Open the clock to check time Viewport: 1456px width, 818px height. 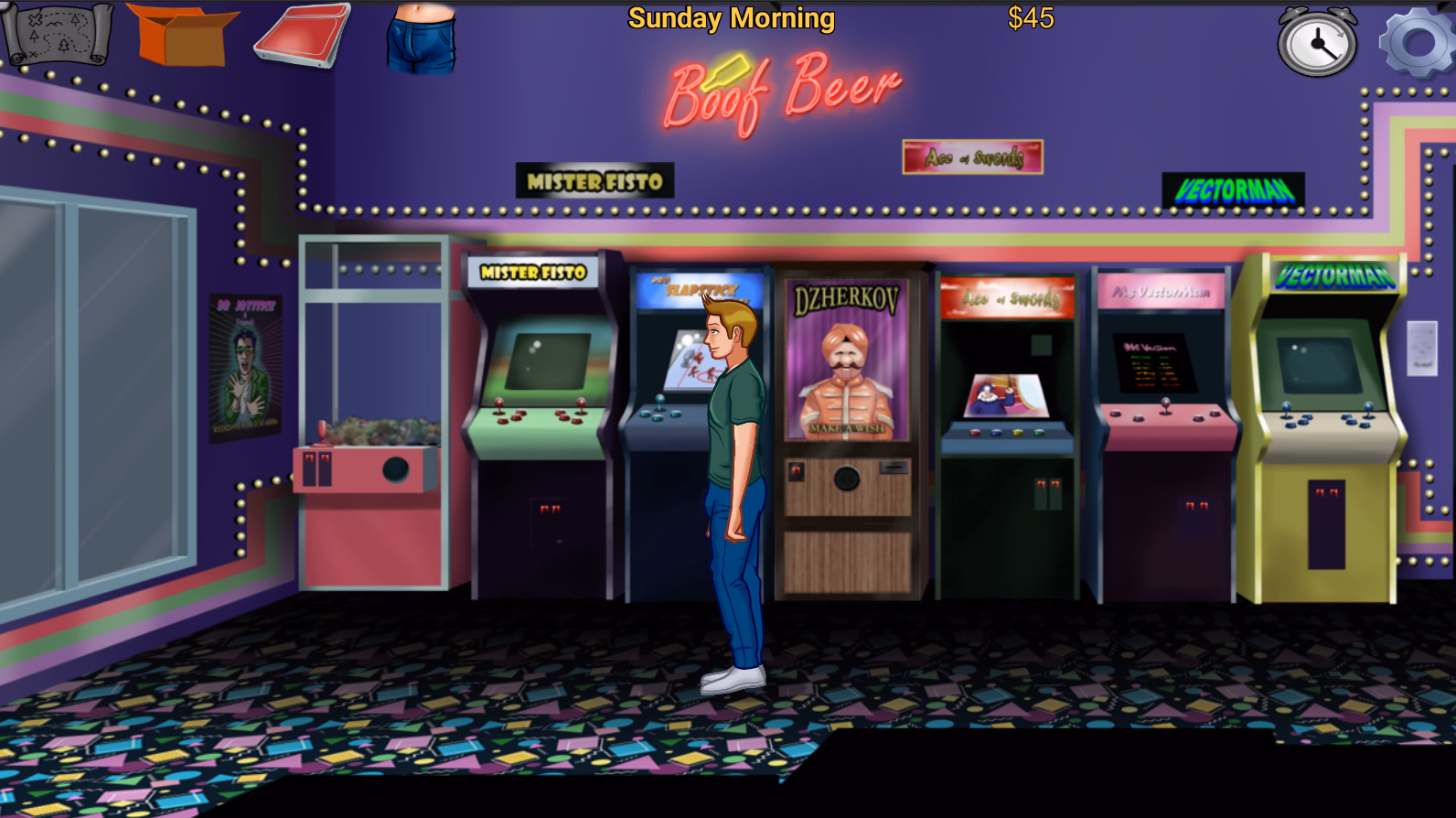click(1315, 42)
